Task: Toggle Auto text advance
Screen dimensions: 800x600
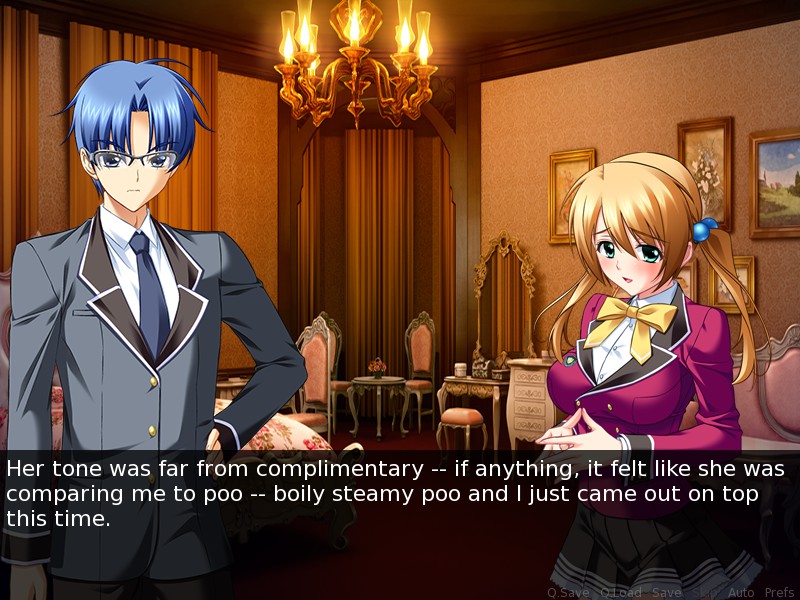Action: click(x=741, y=592)
